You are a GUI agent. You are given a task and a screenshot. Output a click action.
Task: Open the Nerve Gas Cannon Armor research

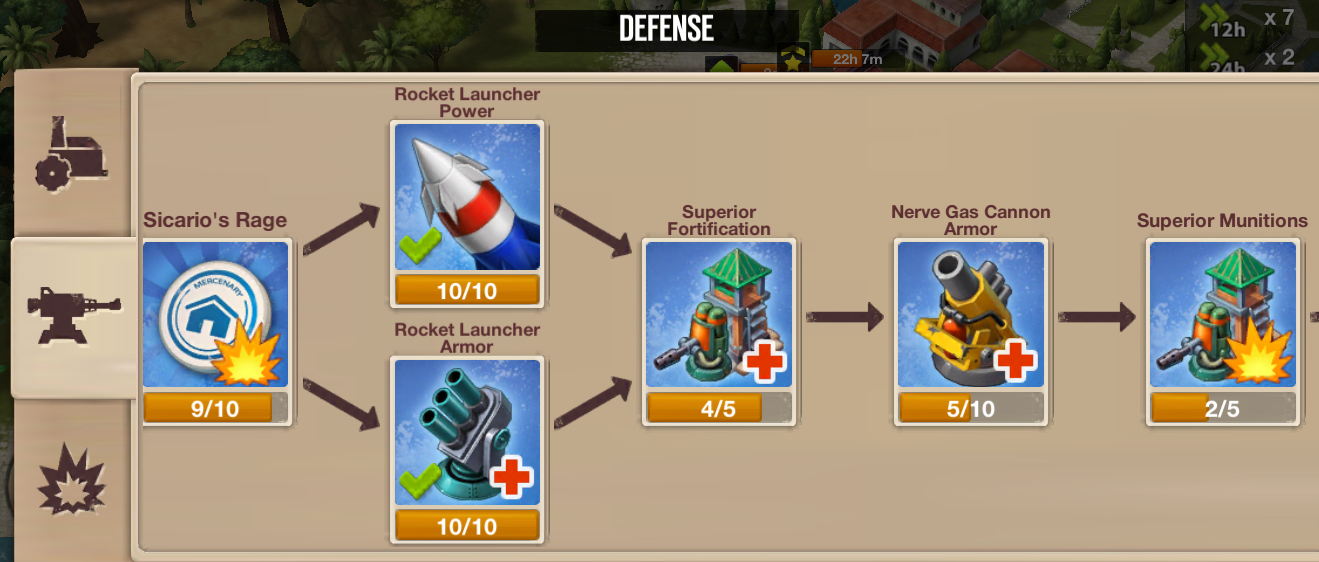pos(971,315)
